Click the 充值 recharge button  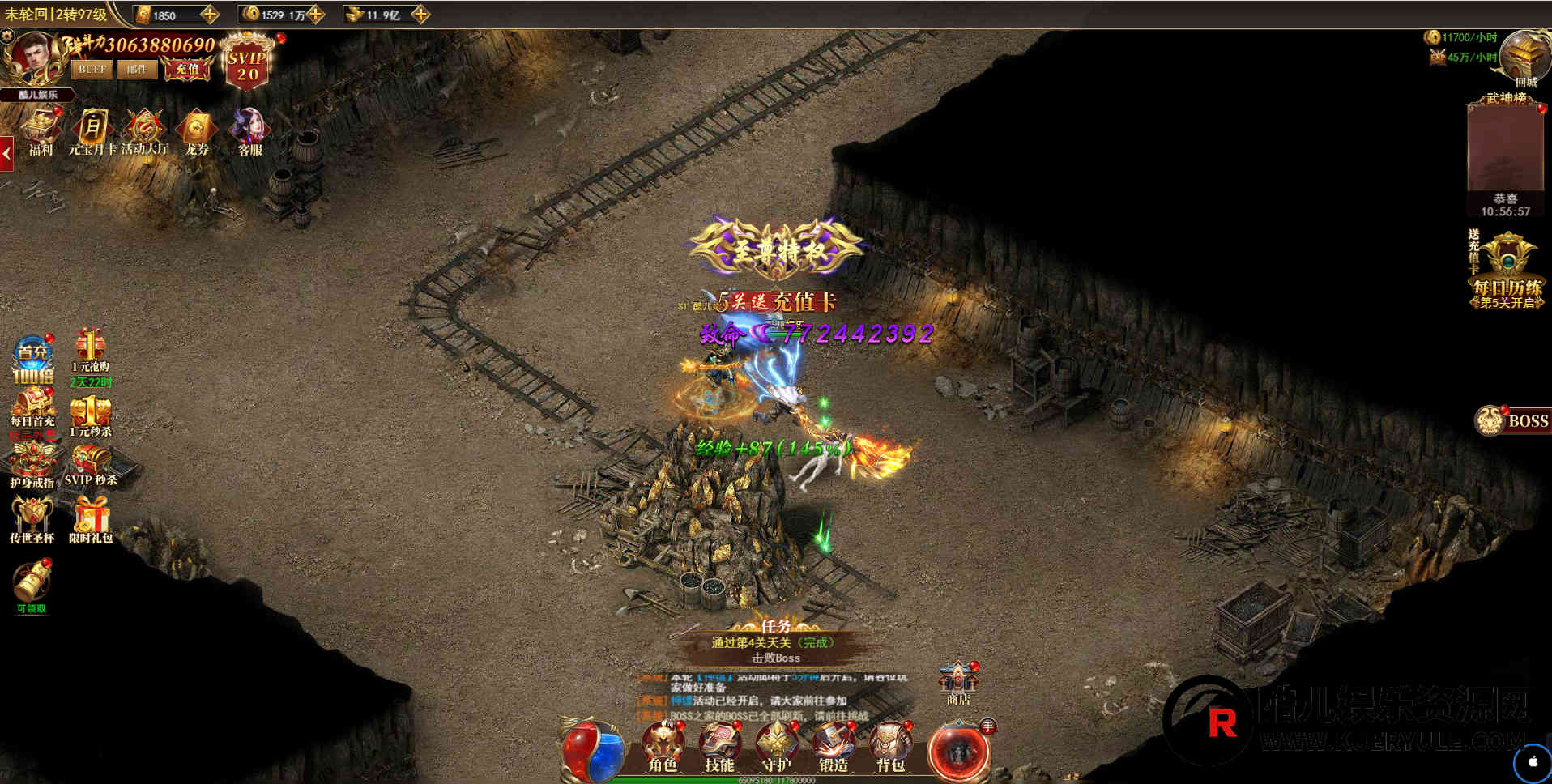click(187, 70)
